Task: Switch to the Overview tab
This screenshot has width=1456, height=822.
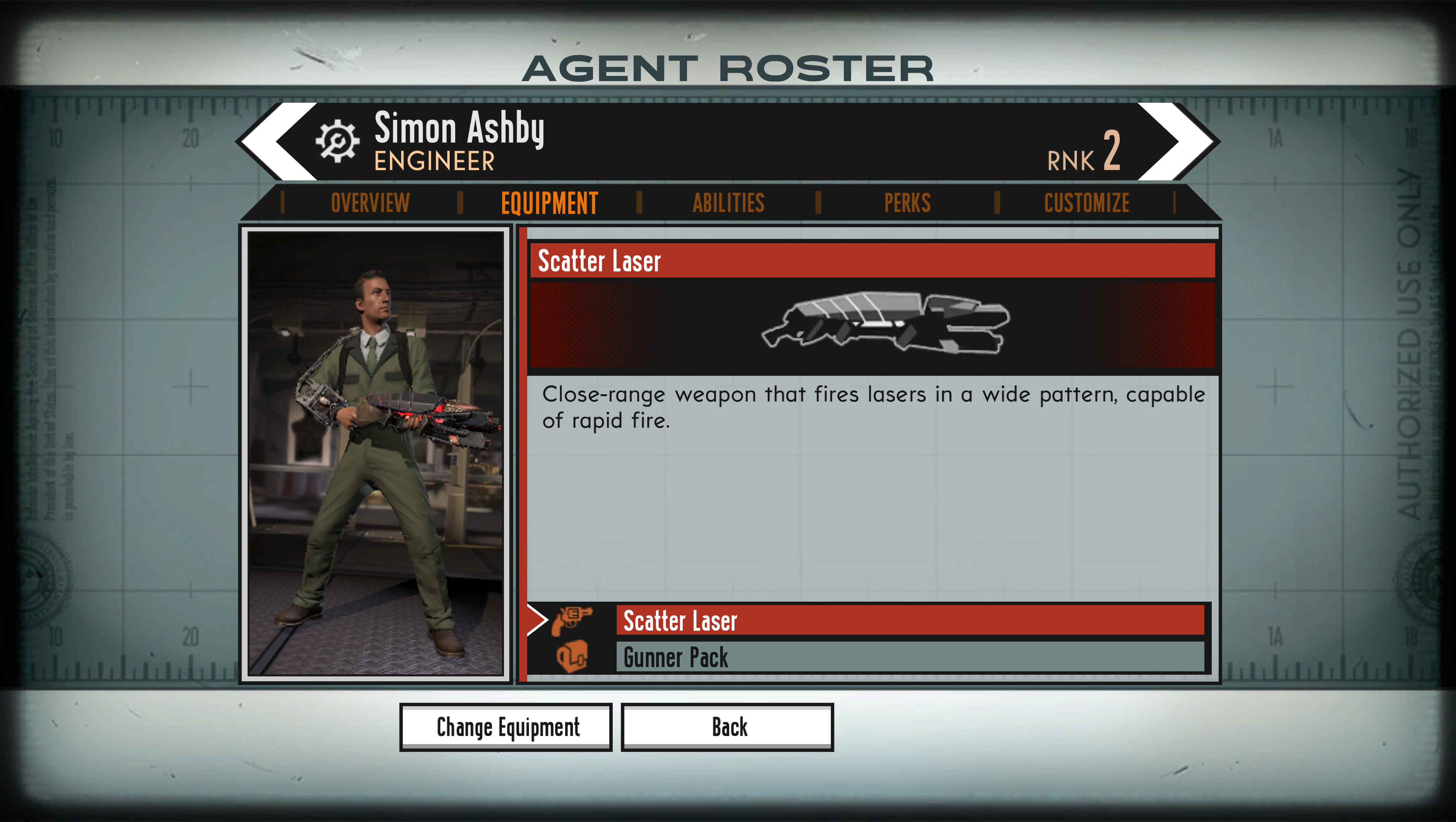Action: [370, 203]
